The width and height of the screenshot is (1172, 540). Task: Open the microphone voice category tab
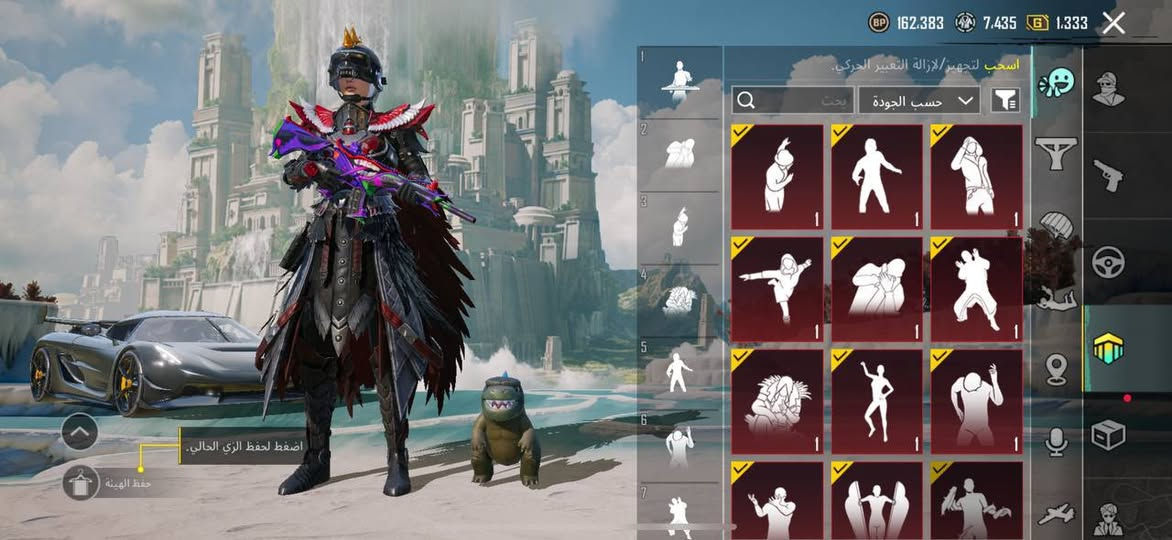pyautogui.click(x=1056, y=441)
